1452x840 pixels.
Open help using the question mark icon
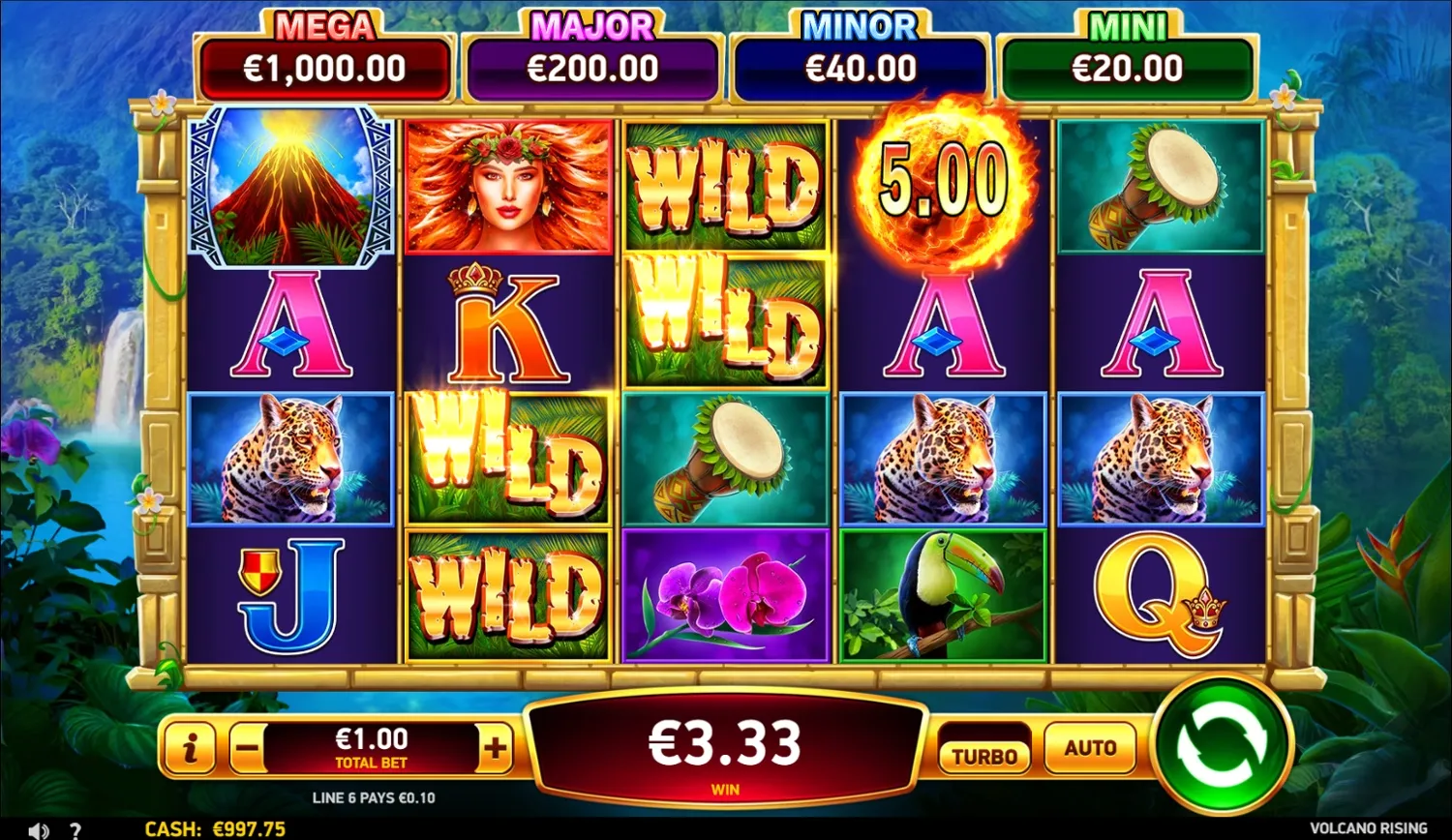76,830
